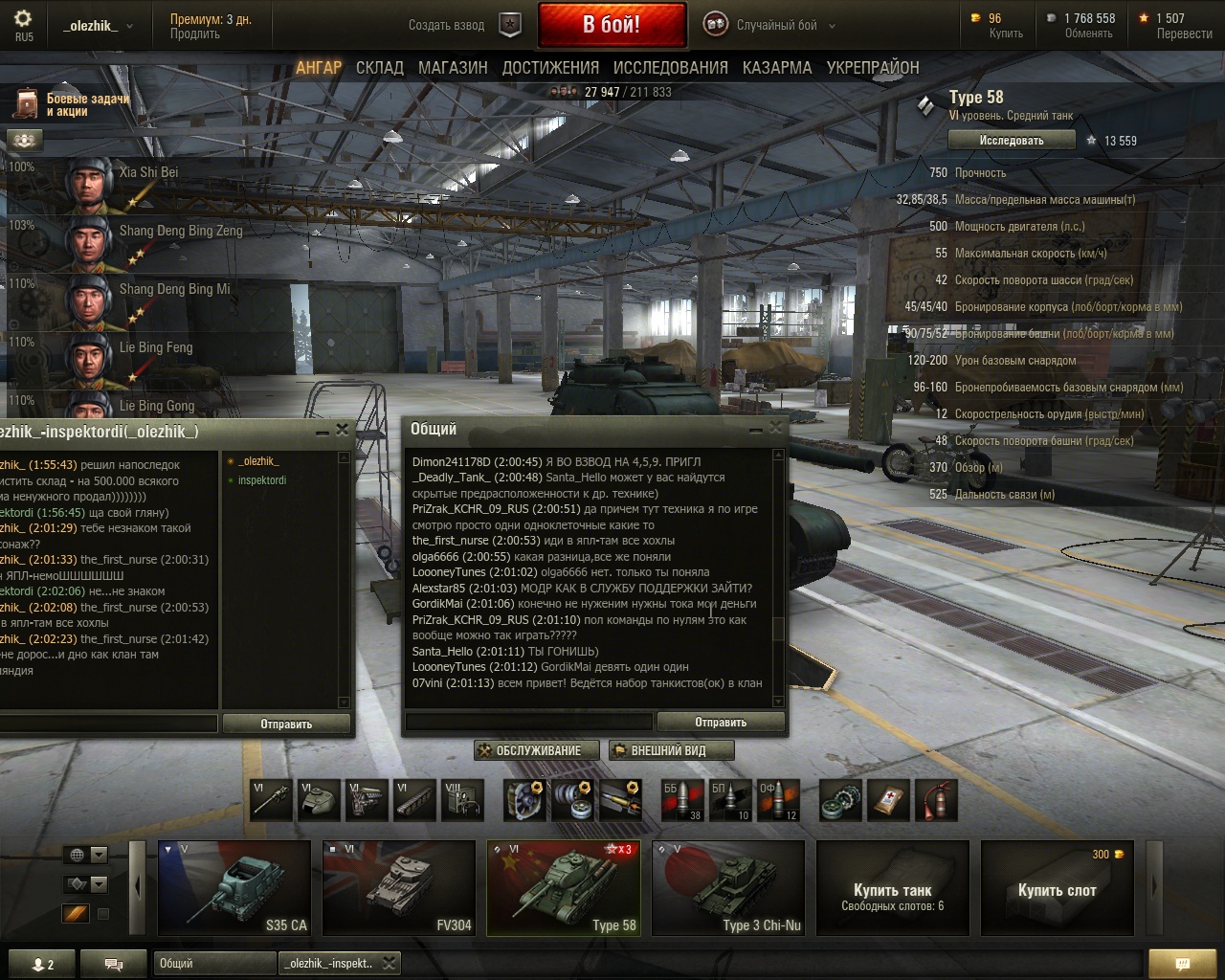The width and height of the screenshot is (1225, 980).
Task: Select the Type 3 Chi-Nu tank
Action: (x=728, y=887)
